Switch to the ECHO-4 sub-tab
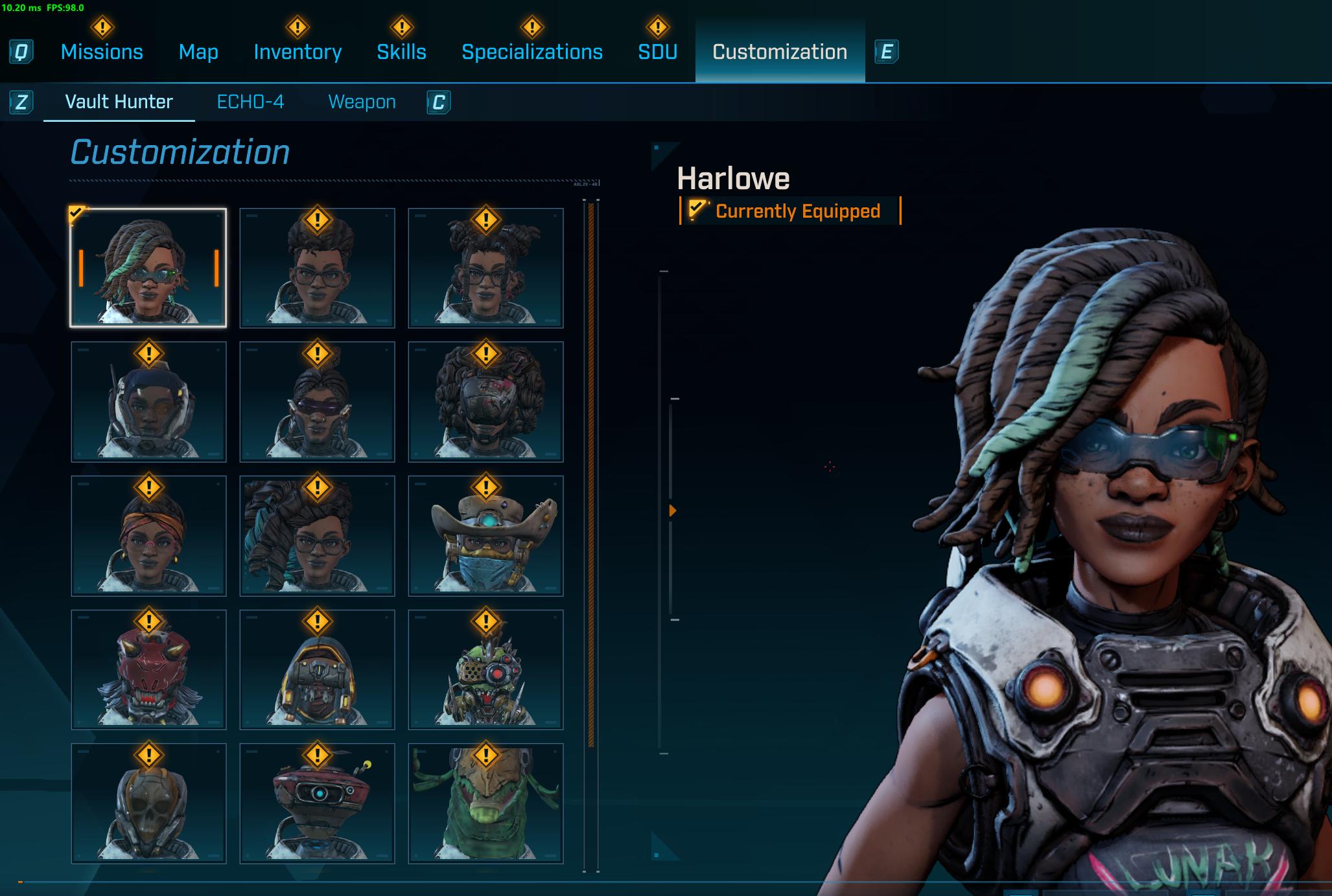1332x896 pixels. (x=250, y=102)
